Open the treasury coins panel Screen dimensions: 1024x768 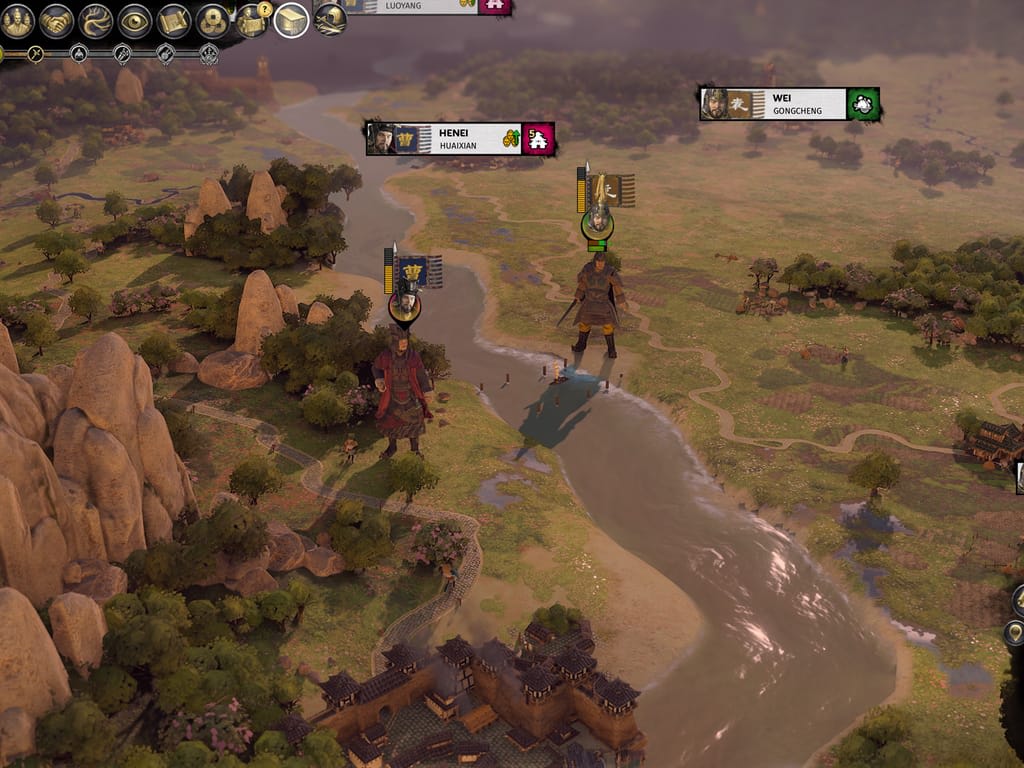pos(213,21)
